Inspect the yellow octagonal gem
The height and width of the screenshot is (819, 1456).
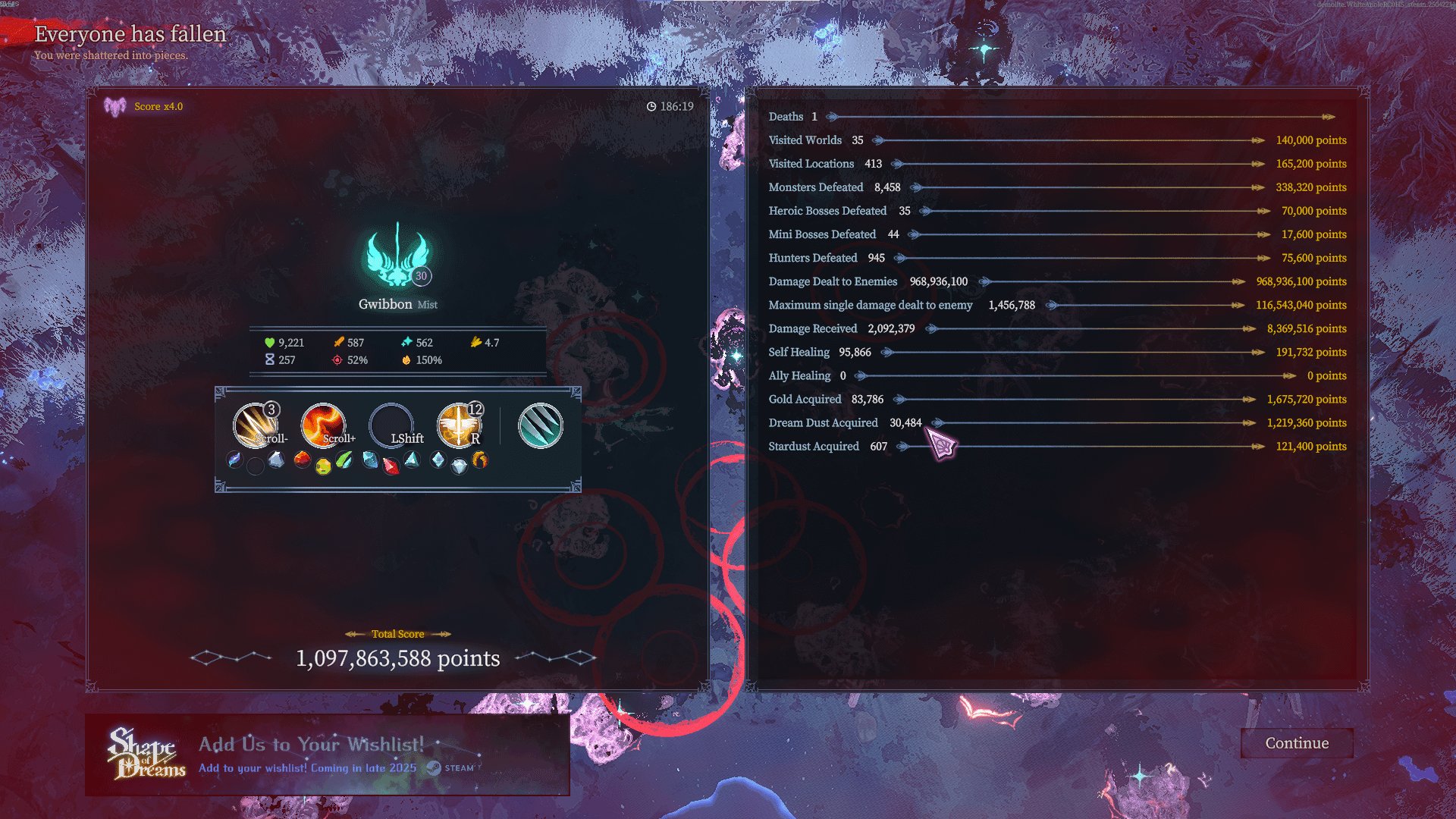pyautogui.click(x=323, y=466)
